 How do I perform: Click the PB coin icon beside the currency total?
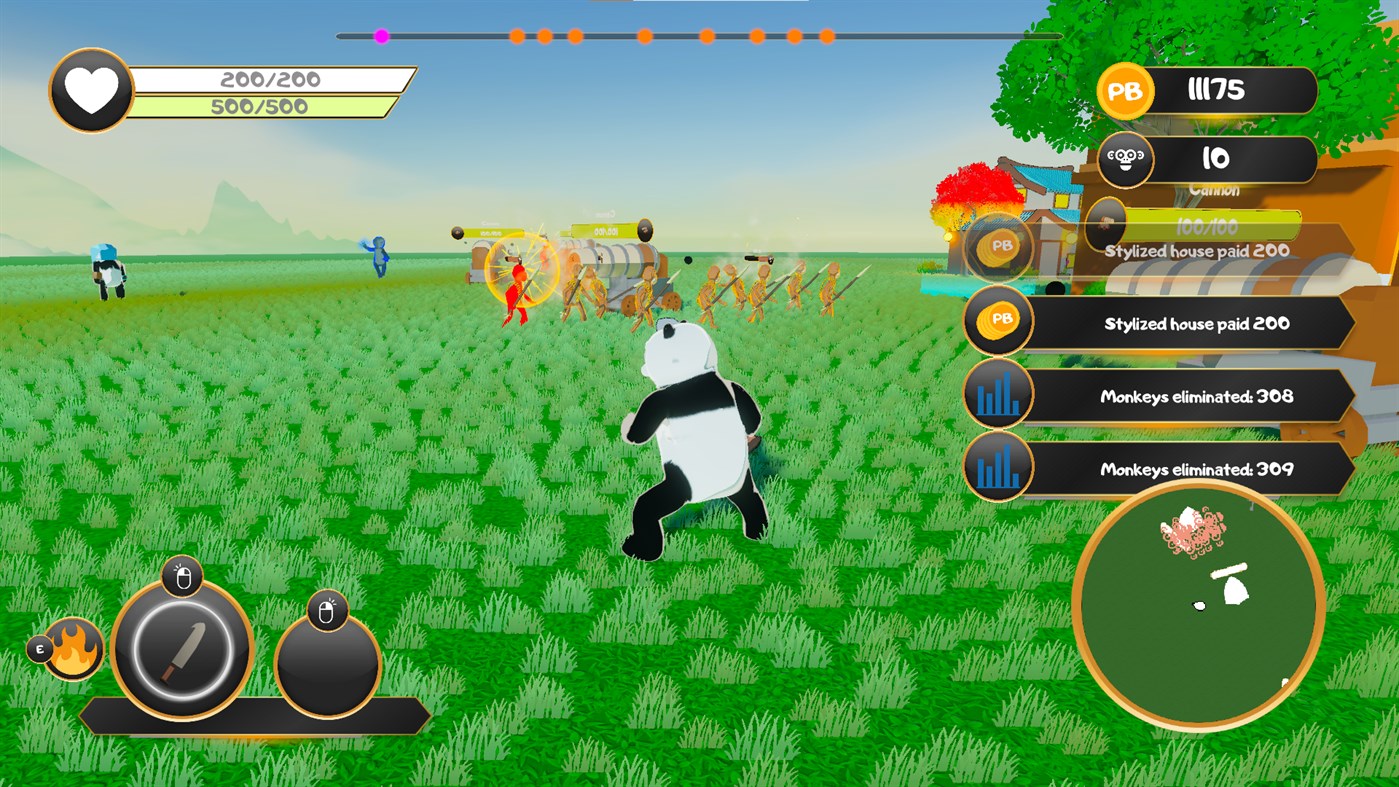[1125, 90]
